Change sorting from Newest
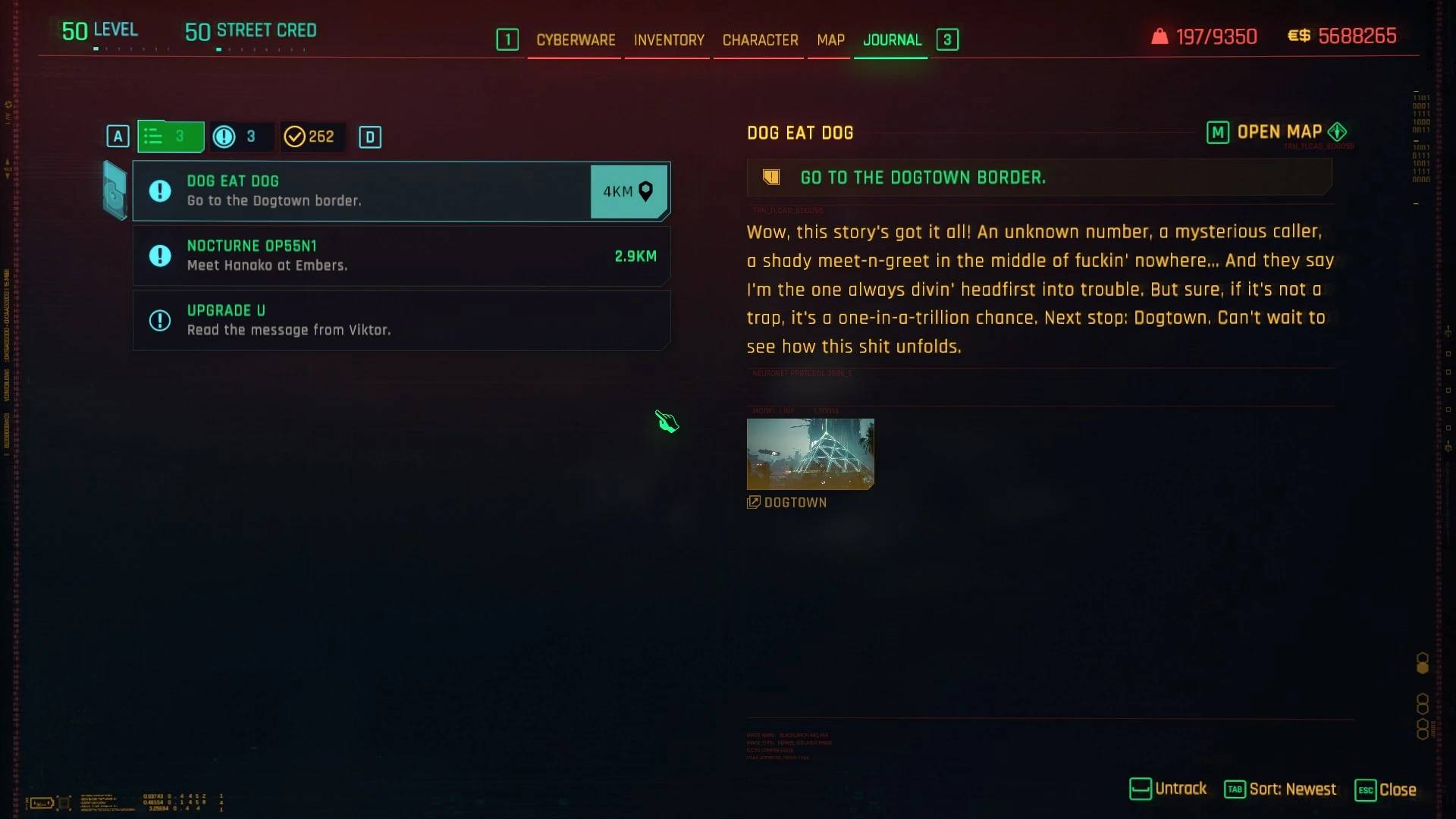Image resolution: width=1456 pixels, height=819 pixels. pos(1281,789)
